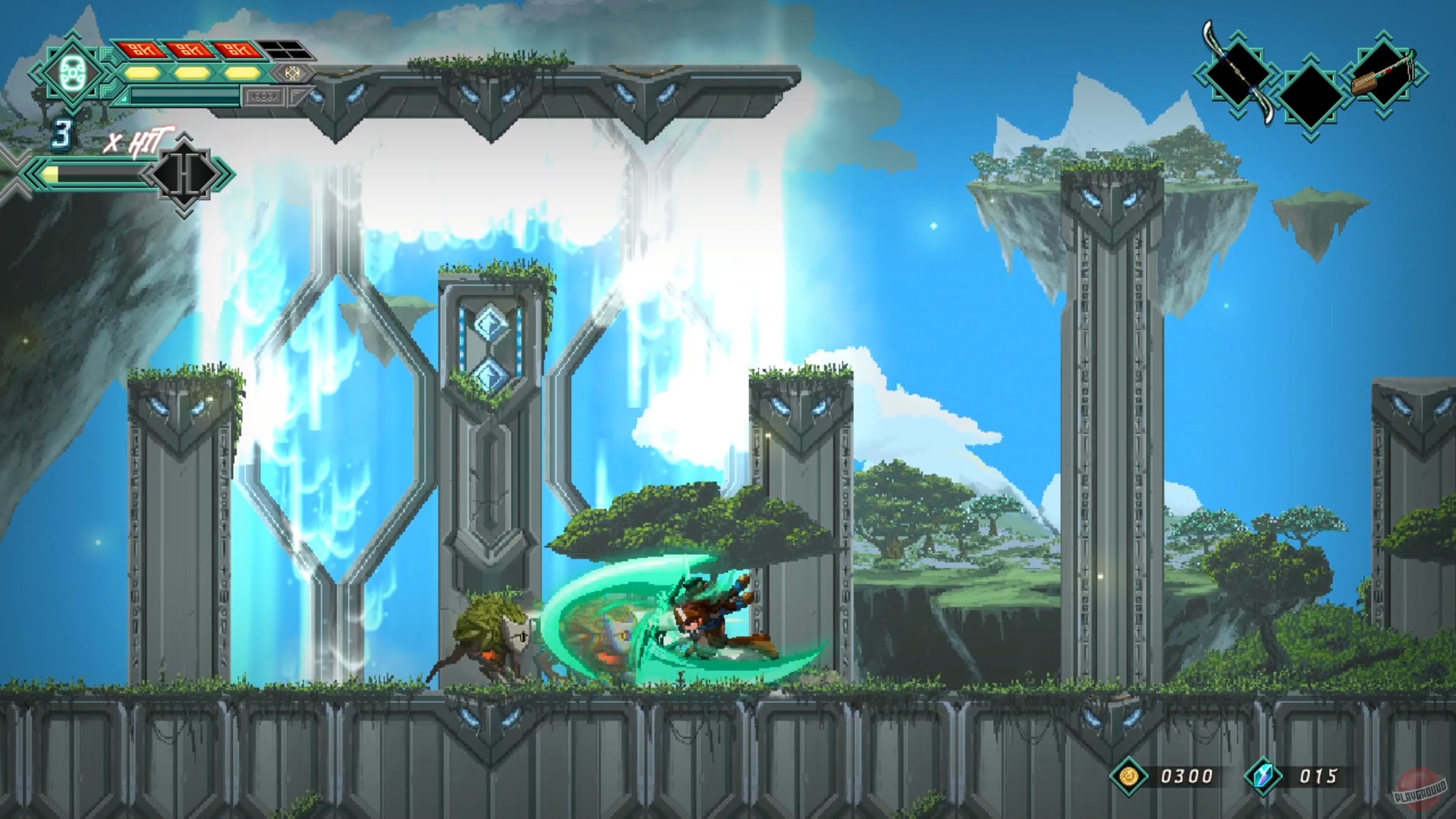Click the glowing character portrait emblem
1456x819 pixels.
tap(72, 73)
